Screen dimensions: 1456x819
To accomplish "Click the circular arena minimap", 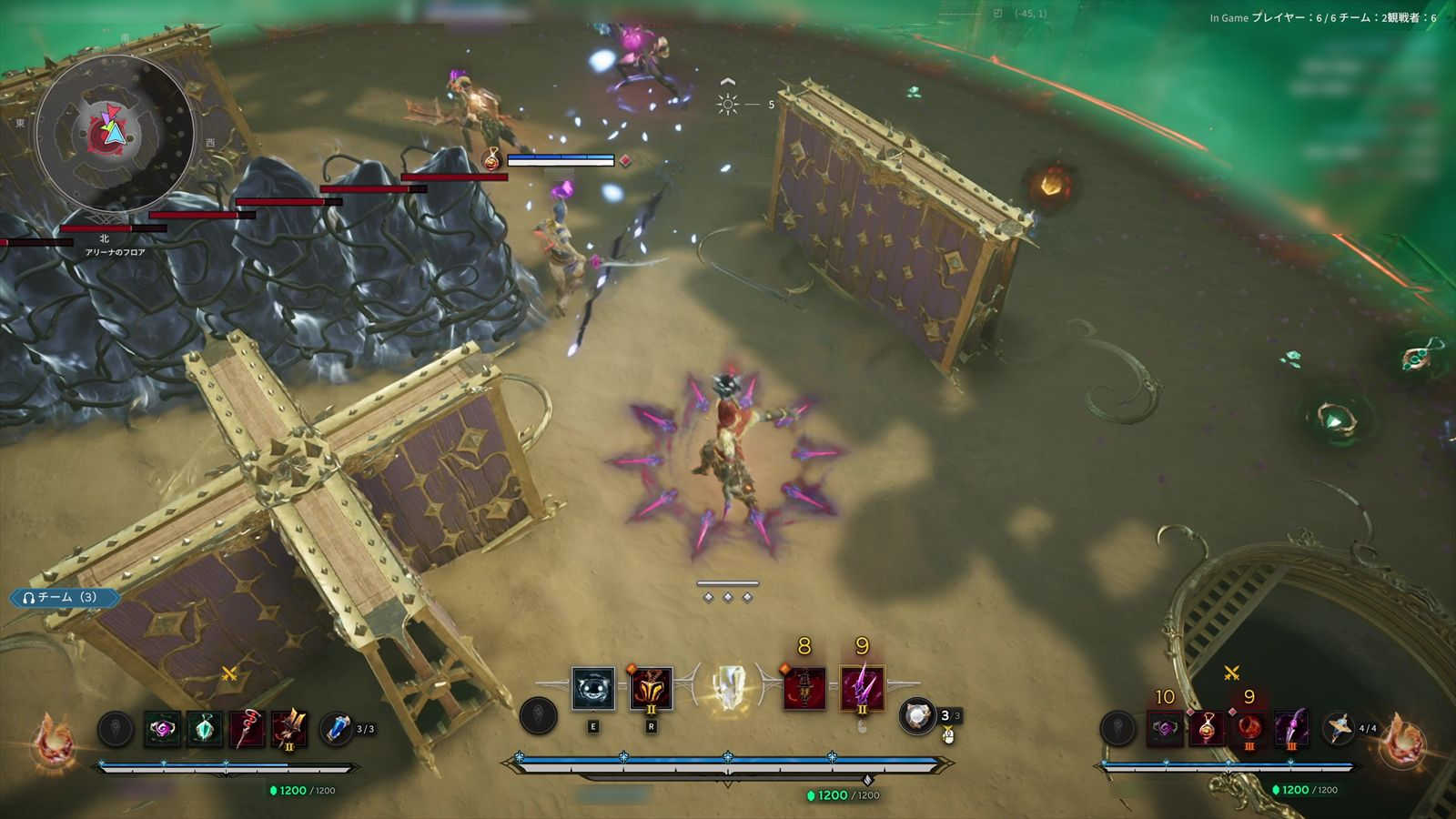I will (x=114, y=133).
